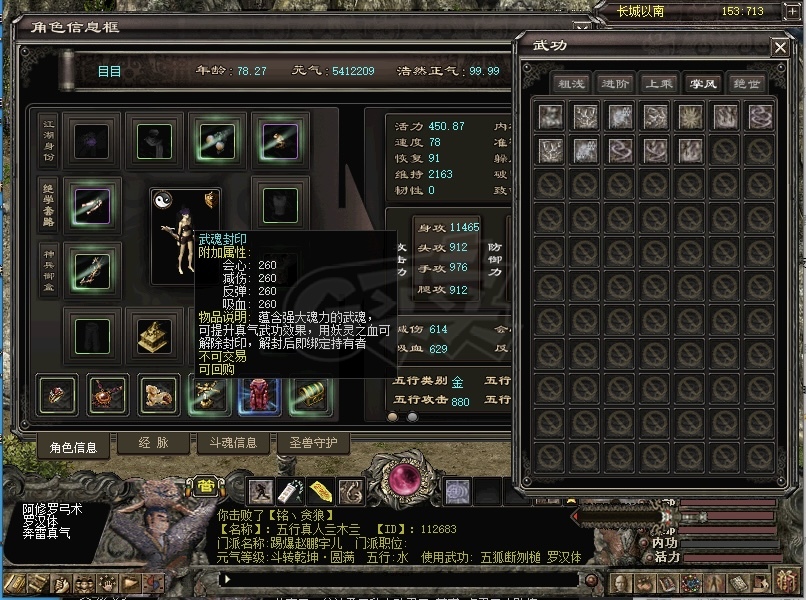Select the 掌风 skill tab
The height and width of the screenshot is (600, 806).
point(702,84)
